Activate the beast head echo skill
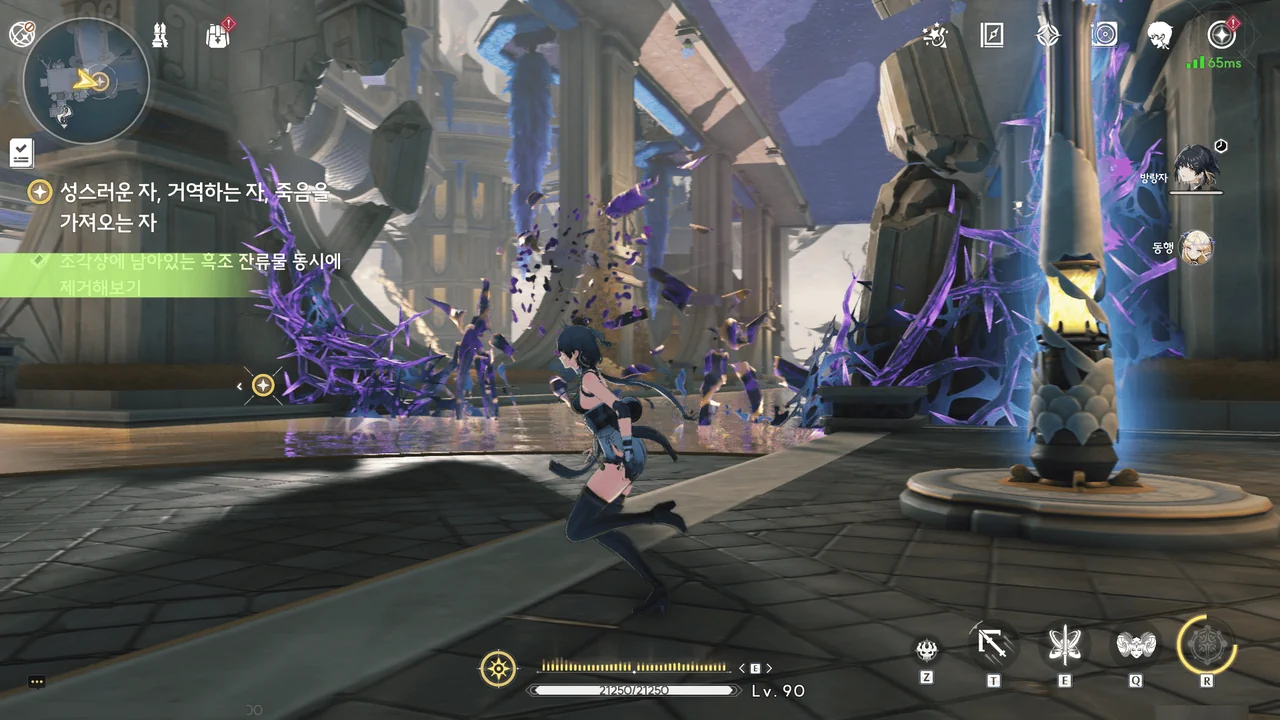Image resolution: width=1280 pixels, height=720 pixels. click(927, 650)
